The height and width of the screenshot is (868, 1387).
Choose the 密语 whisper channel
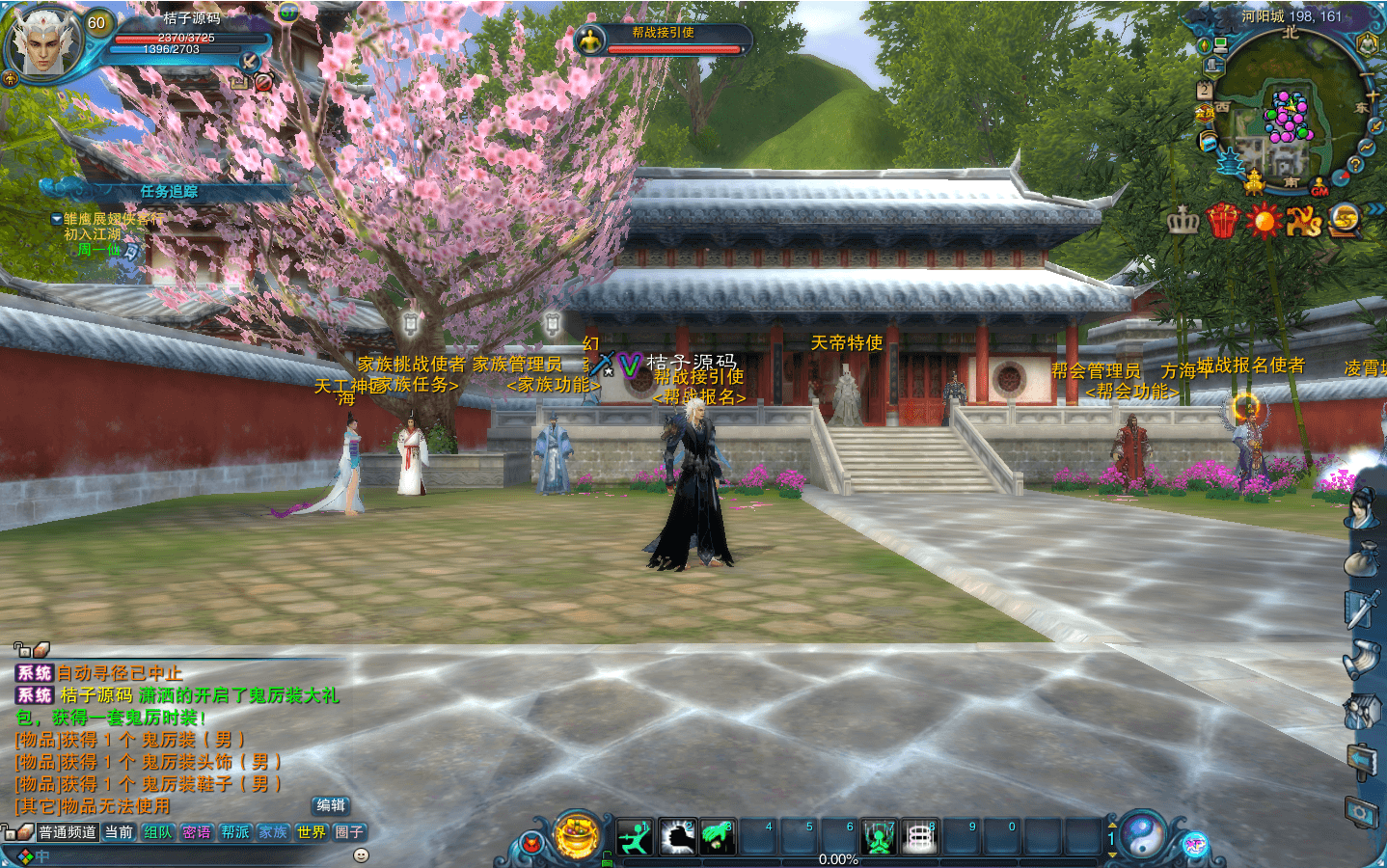click(x=196, y=832)
